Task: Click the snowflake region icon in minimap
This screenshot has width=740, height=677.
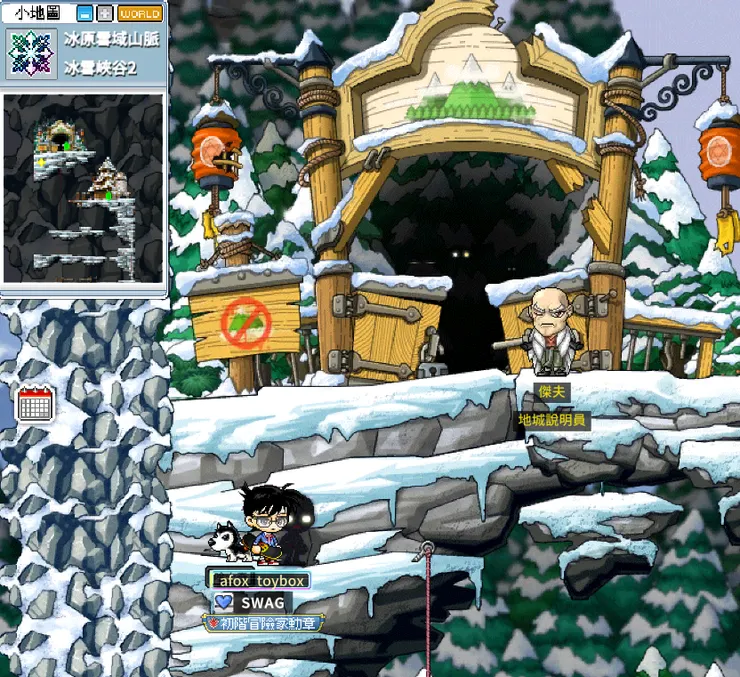Action: tap(31, 53)
